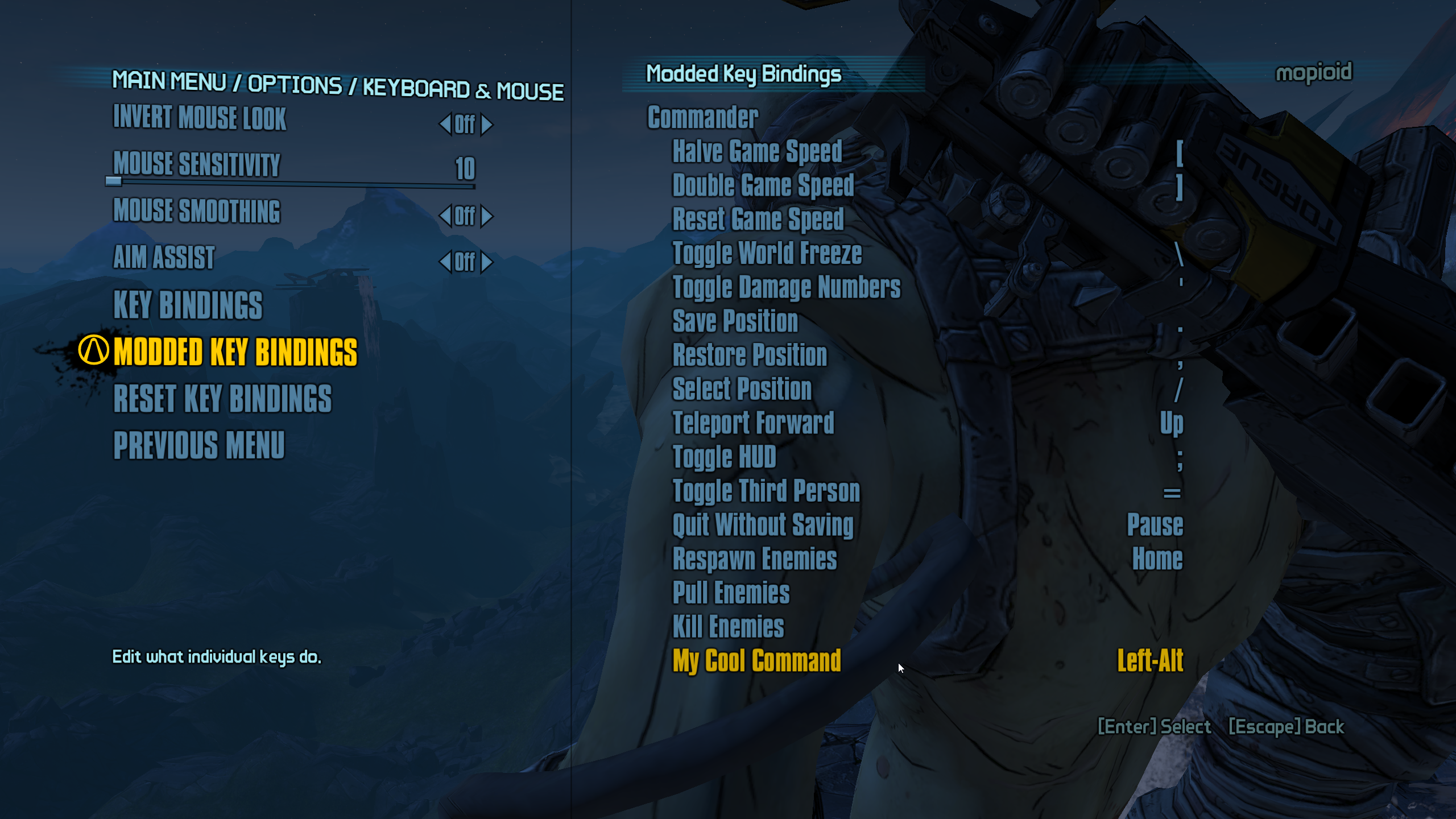Image resolution: width=1456 pixels, height=819 pixels.
Task: Click the Commander command group header
Action: click(703, 117)
